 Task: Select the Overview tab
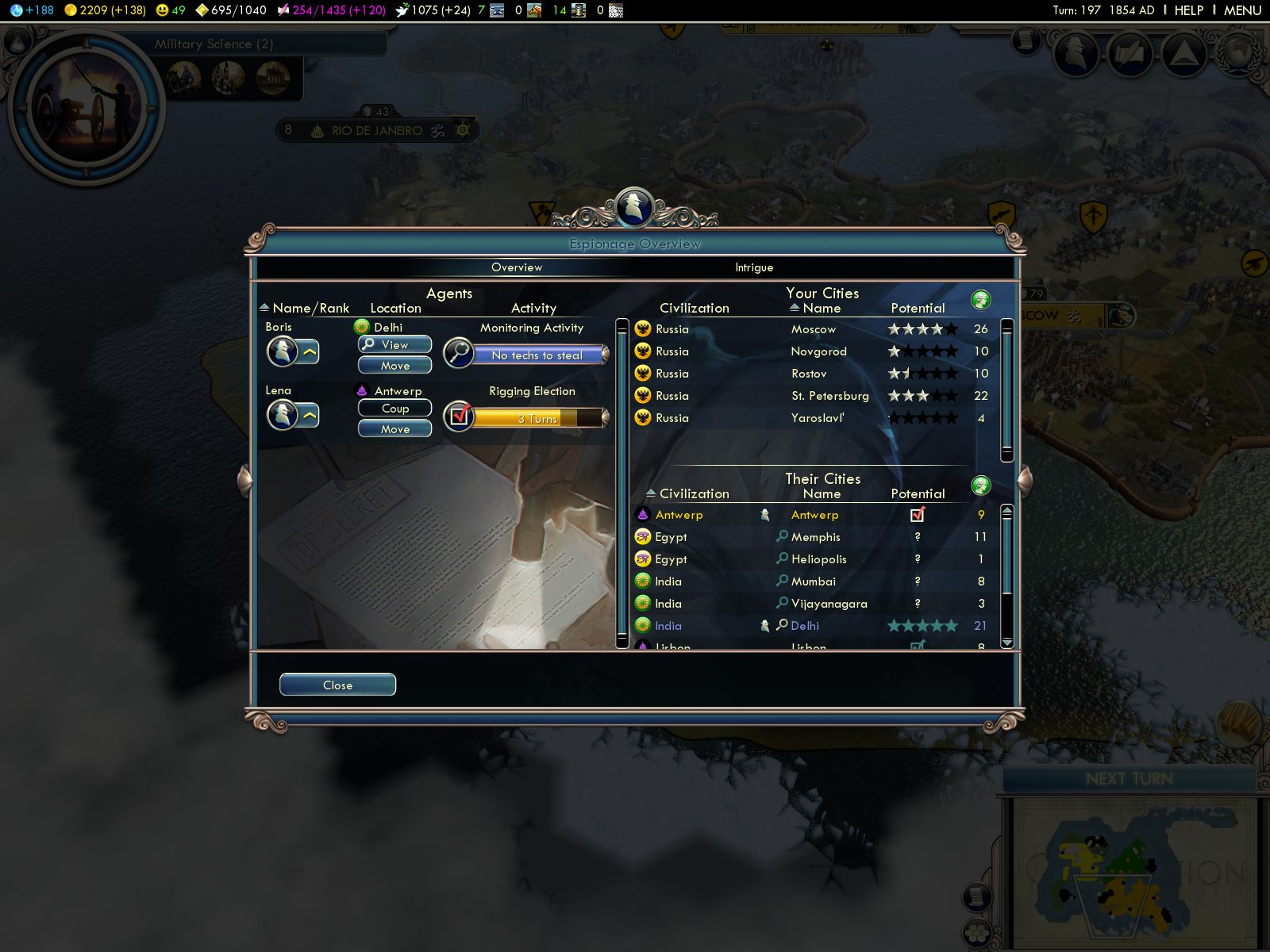click(x=517, y=267)
